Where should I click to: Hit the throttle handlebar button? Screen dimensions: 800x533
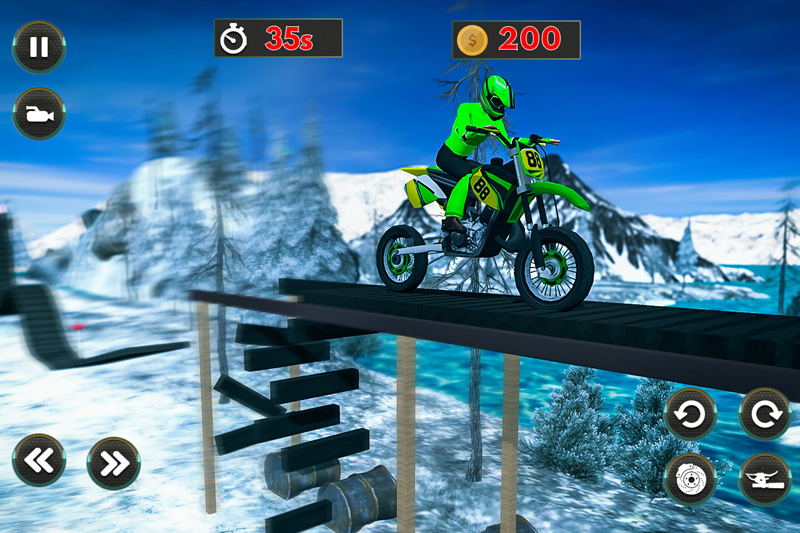tap(764, 479)
